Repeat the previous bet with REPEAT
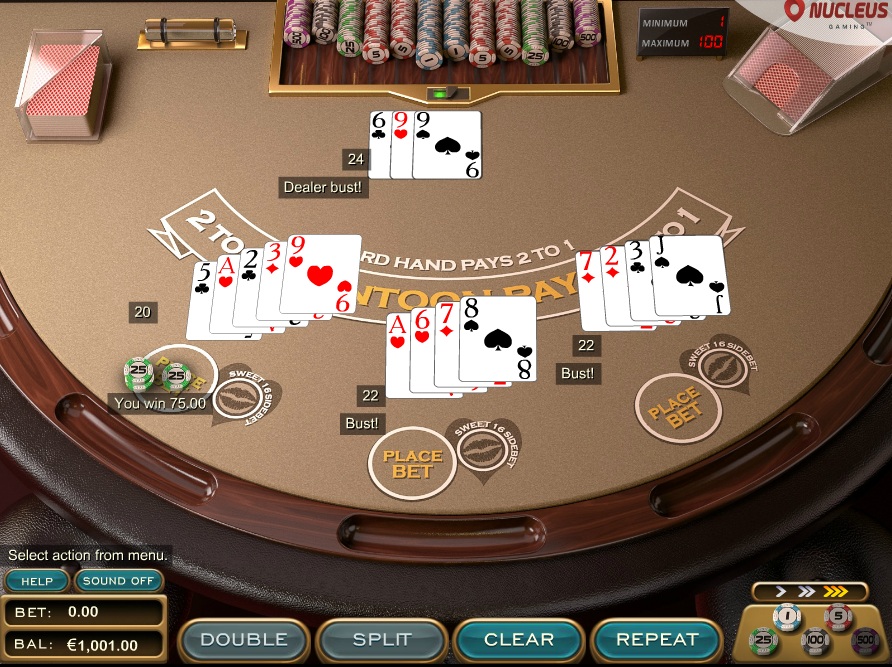The height and width of the screenshot is (667, 892). (x=657, y=639)
